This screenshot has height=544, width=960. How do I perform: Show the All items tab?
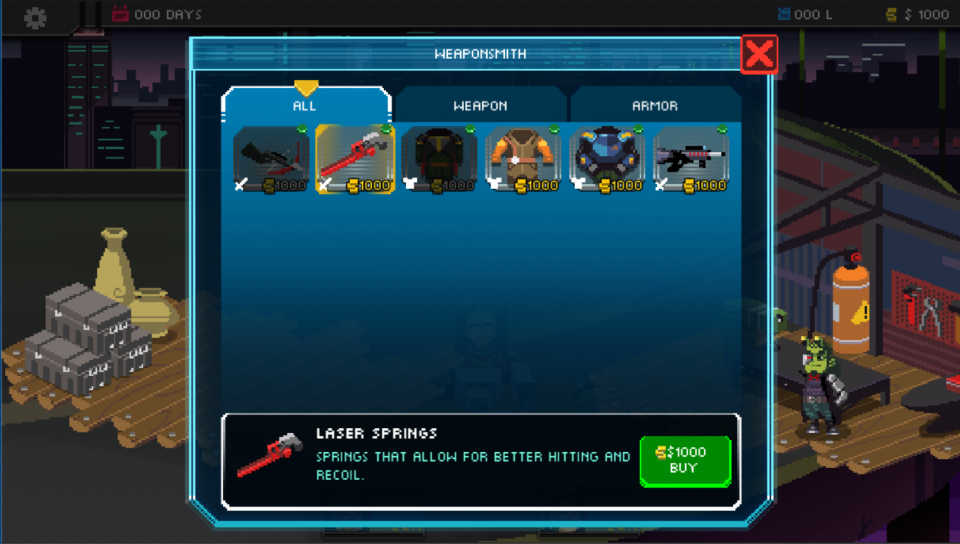pyautogui.click(x=305, y=105)
